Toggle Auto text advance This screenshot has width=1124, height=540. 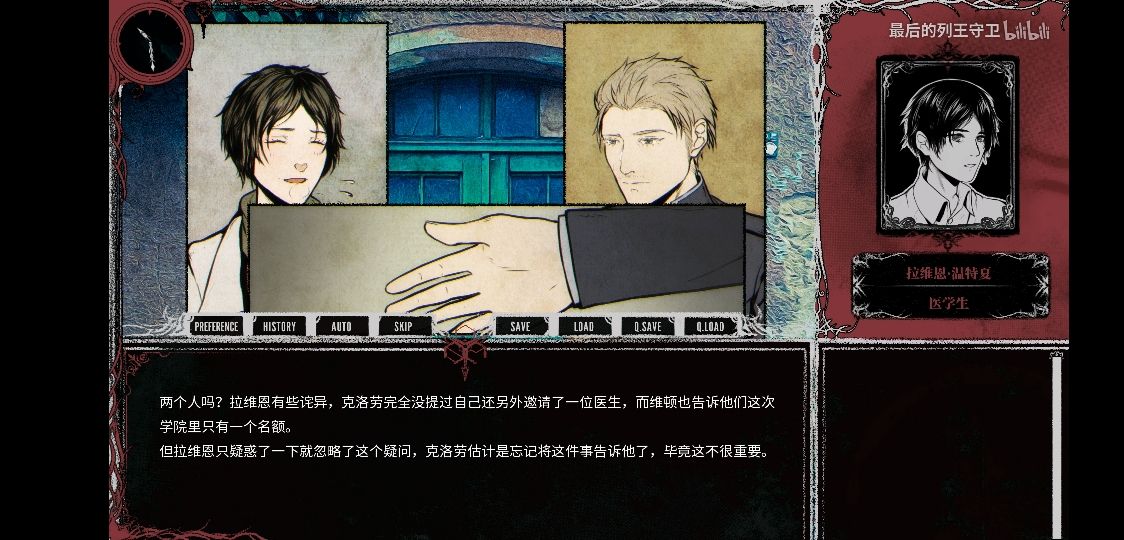pyautogui.click(x=341, y=326)
